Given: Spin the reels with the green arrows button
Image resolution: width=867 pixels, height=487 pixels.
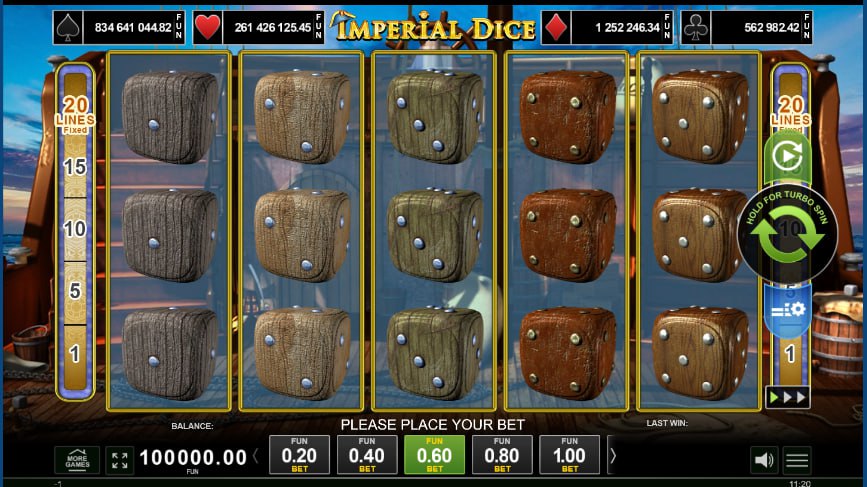Looking at the screenshot, I should (x=787, y=233).
